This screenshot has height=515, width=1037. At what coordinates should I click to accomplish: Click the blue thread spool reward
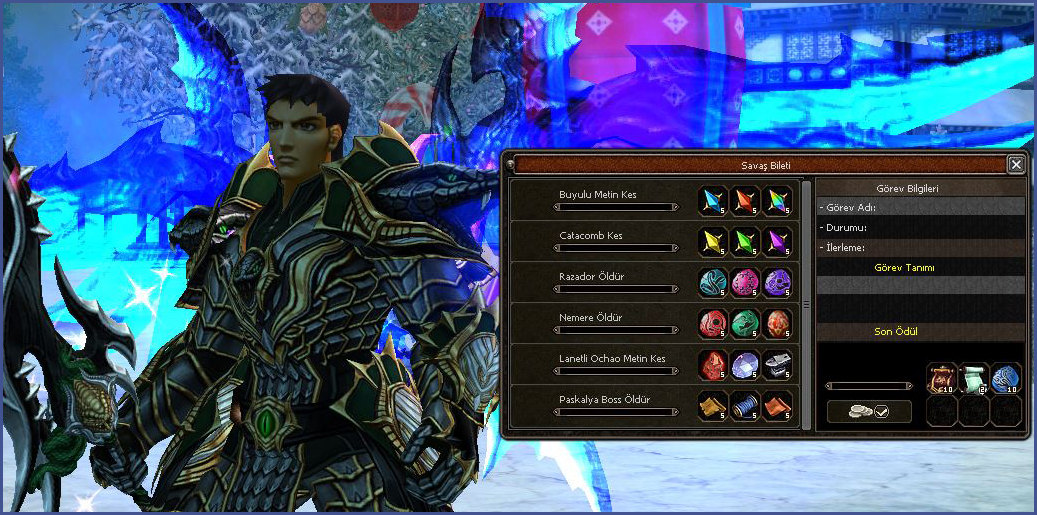tap(745, 405)
